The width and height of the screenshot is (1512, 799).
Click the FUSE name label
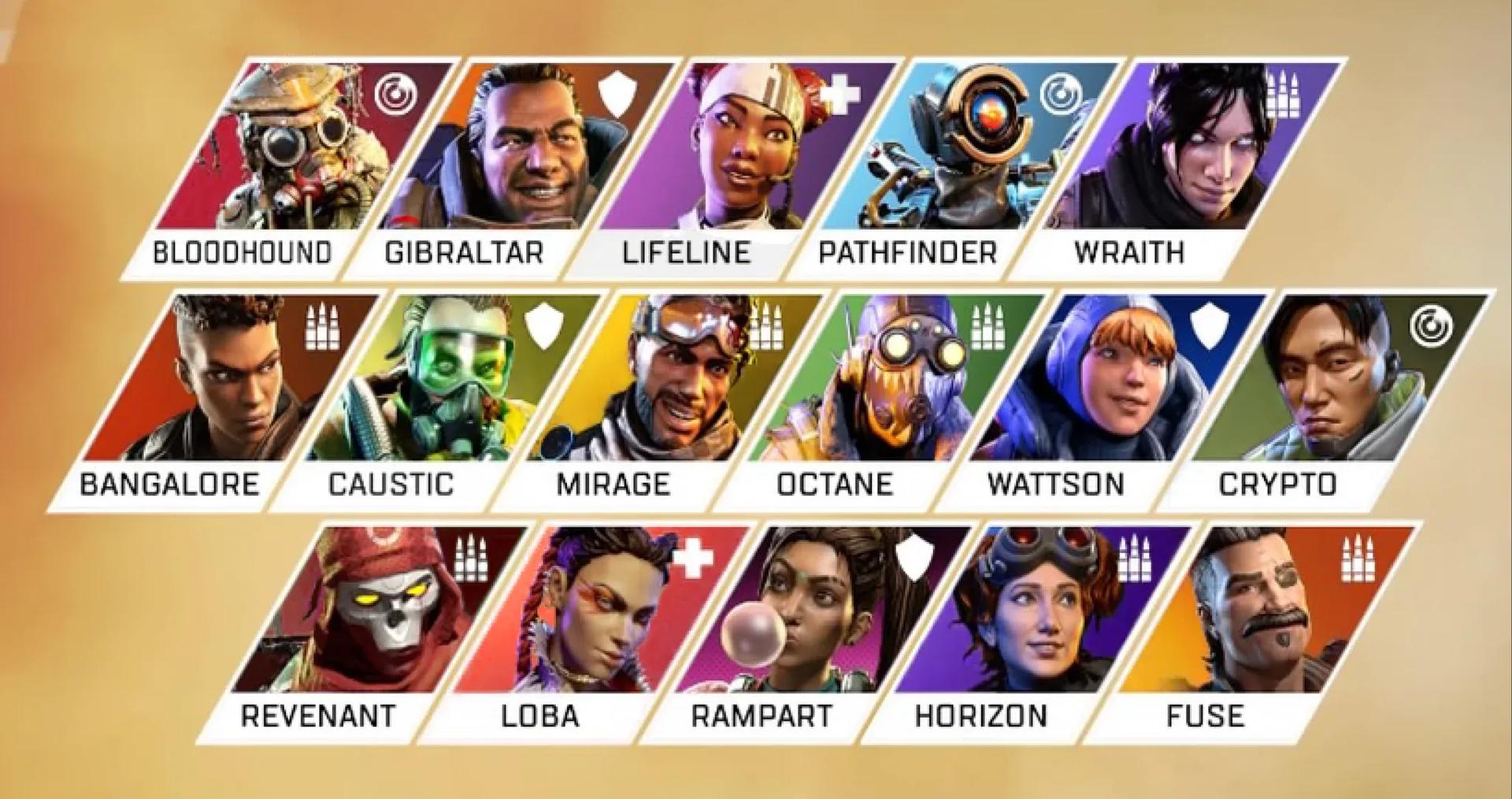click(1206, 715)
